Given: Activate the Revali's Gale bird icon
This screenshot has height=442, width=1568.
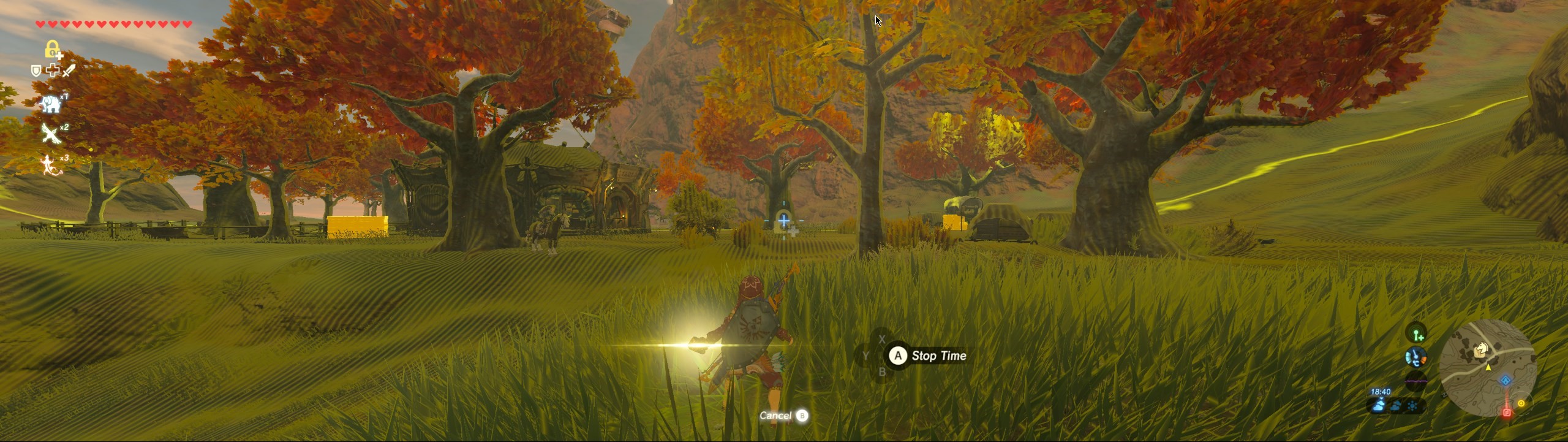Looking at the screenshot, I should coord(51,134).
